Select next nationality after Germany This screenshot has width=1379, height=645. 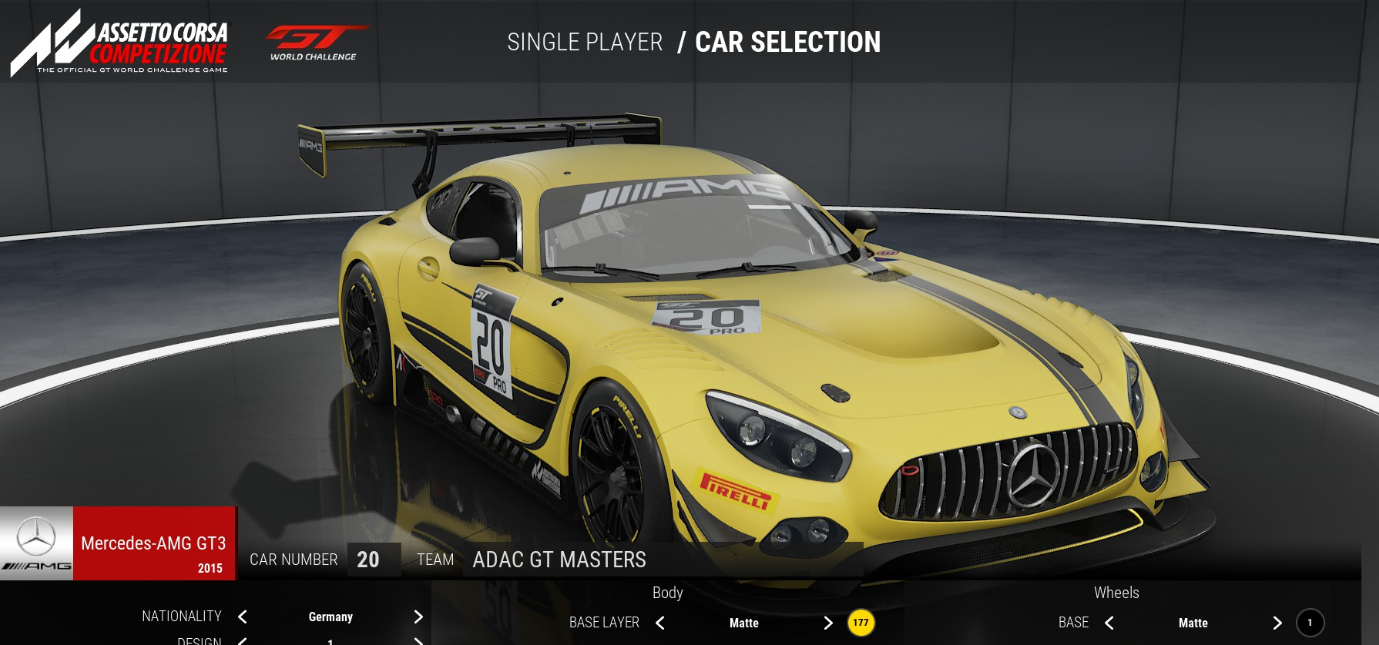(x=418, y=617)
